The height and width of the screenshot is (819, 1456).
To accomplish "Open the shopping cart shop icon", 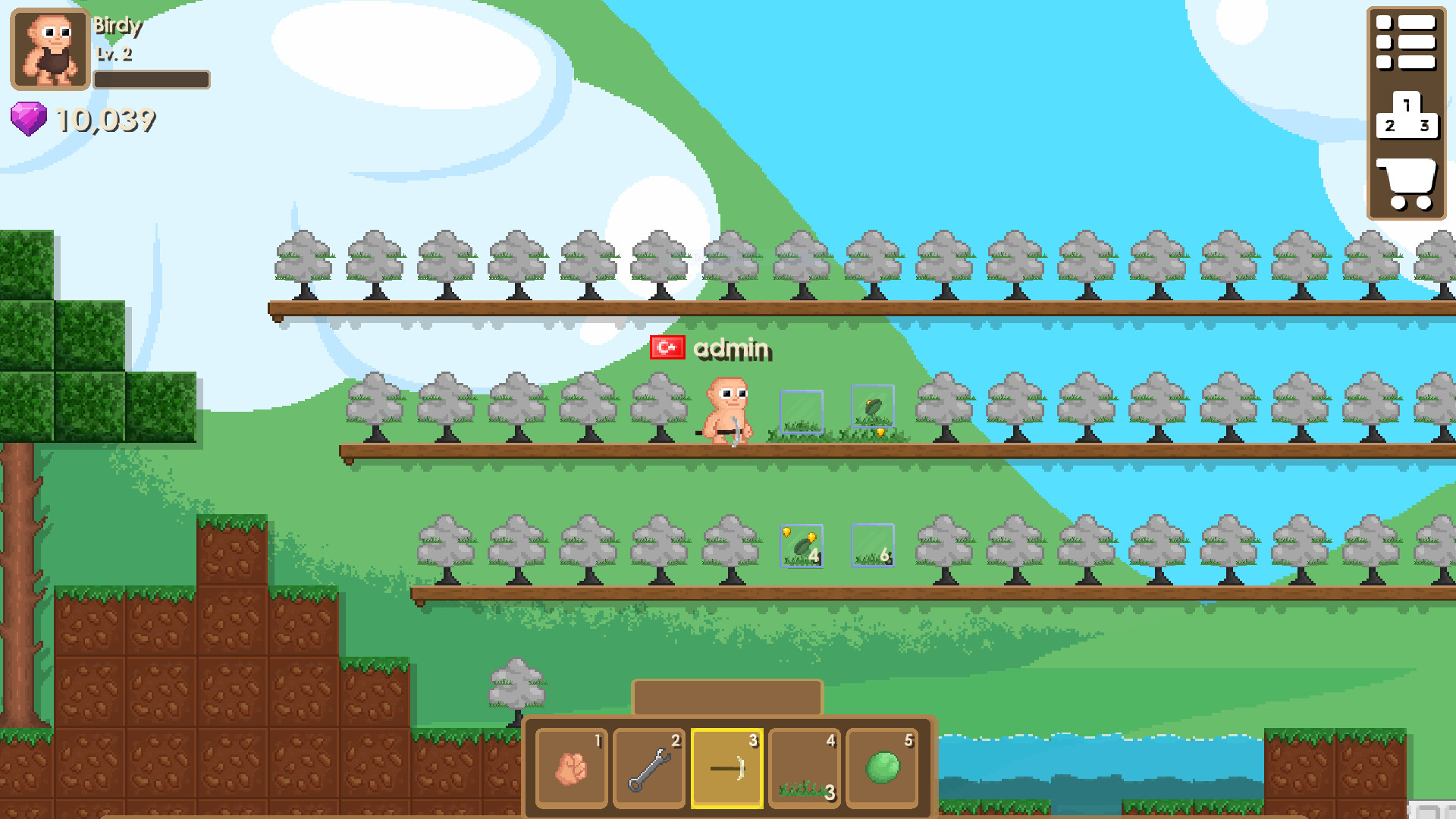I will (x=1407, y=180).
